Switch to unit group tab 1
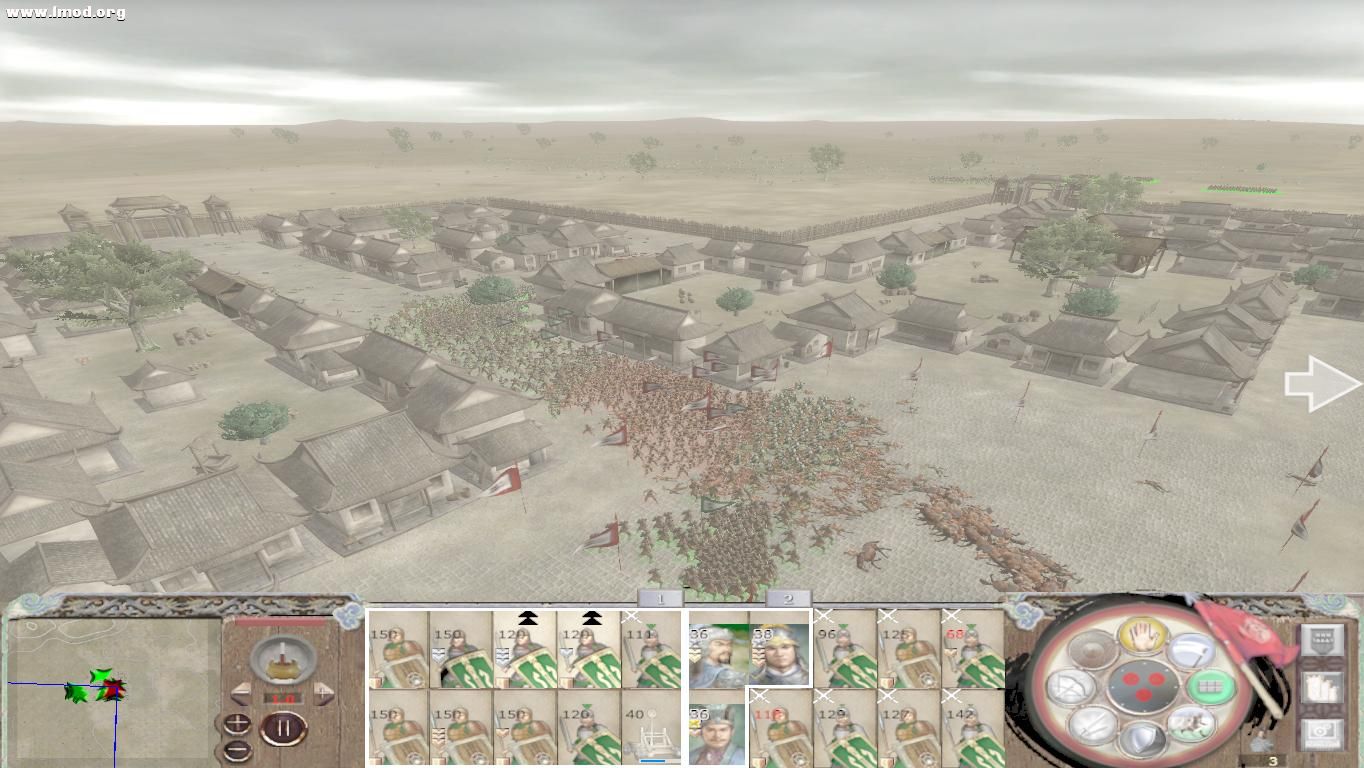The height and width of the screenshot is (768, 1364). tap(661, 598)
